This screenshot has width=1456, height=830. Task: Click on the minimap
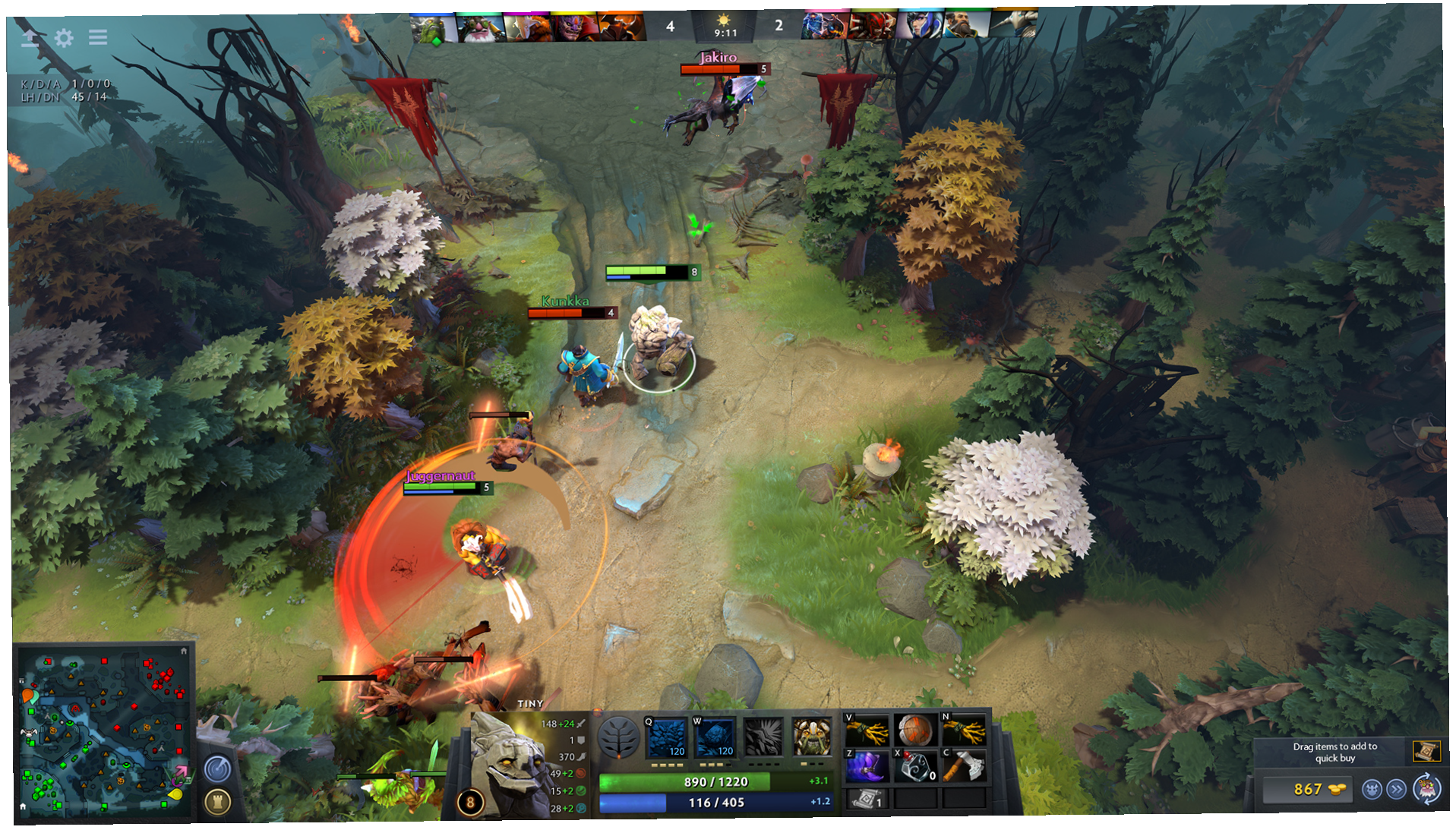coord(103,733)
